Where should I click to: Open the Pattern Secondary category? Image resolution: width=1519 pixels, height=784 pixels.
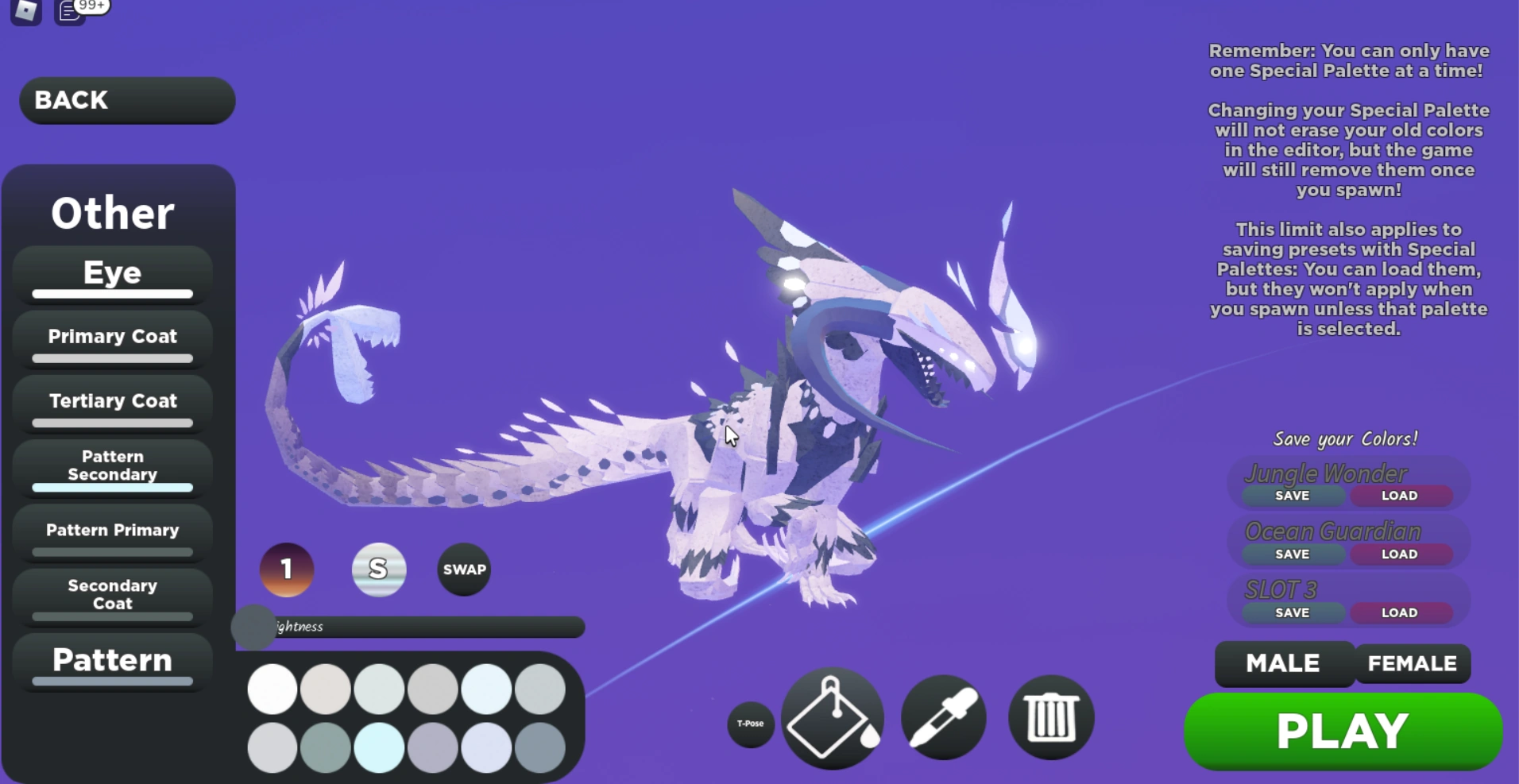click(111, 465)
